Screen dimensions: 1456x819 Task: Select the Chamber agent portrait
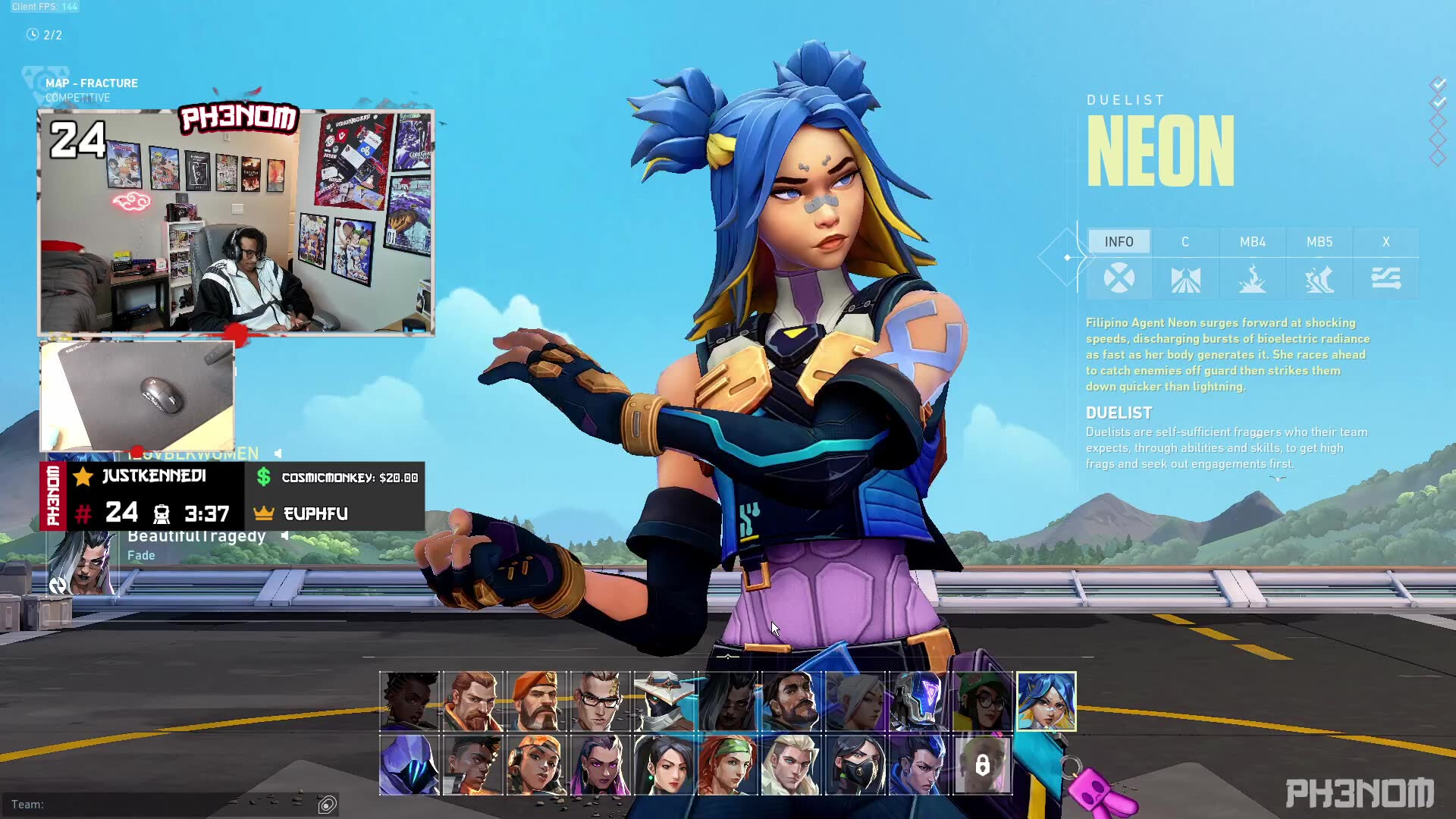point(601,701)
